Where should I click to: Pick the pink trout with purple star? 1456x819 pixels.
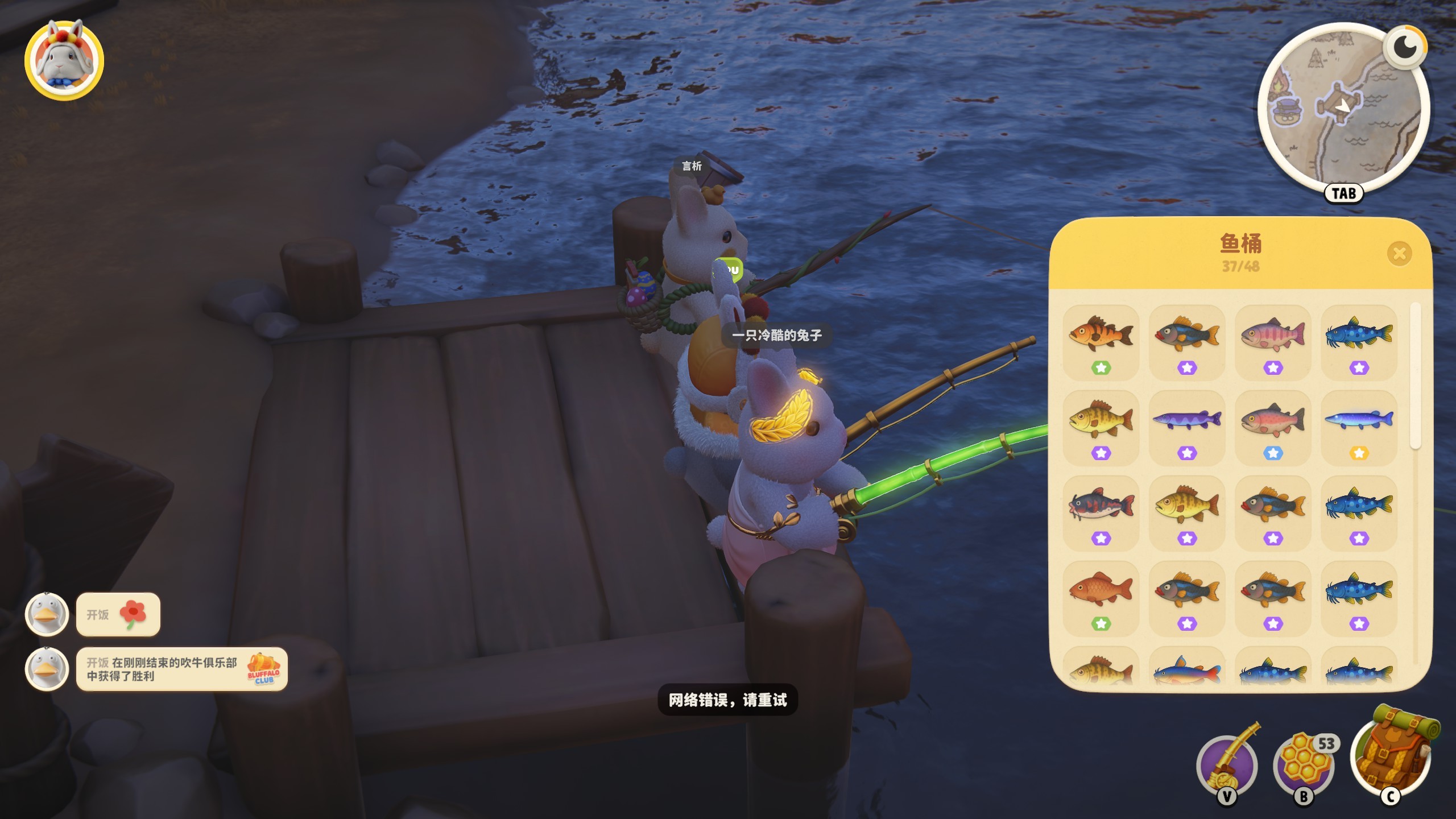(x=1273, y=342)
